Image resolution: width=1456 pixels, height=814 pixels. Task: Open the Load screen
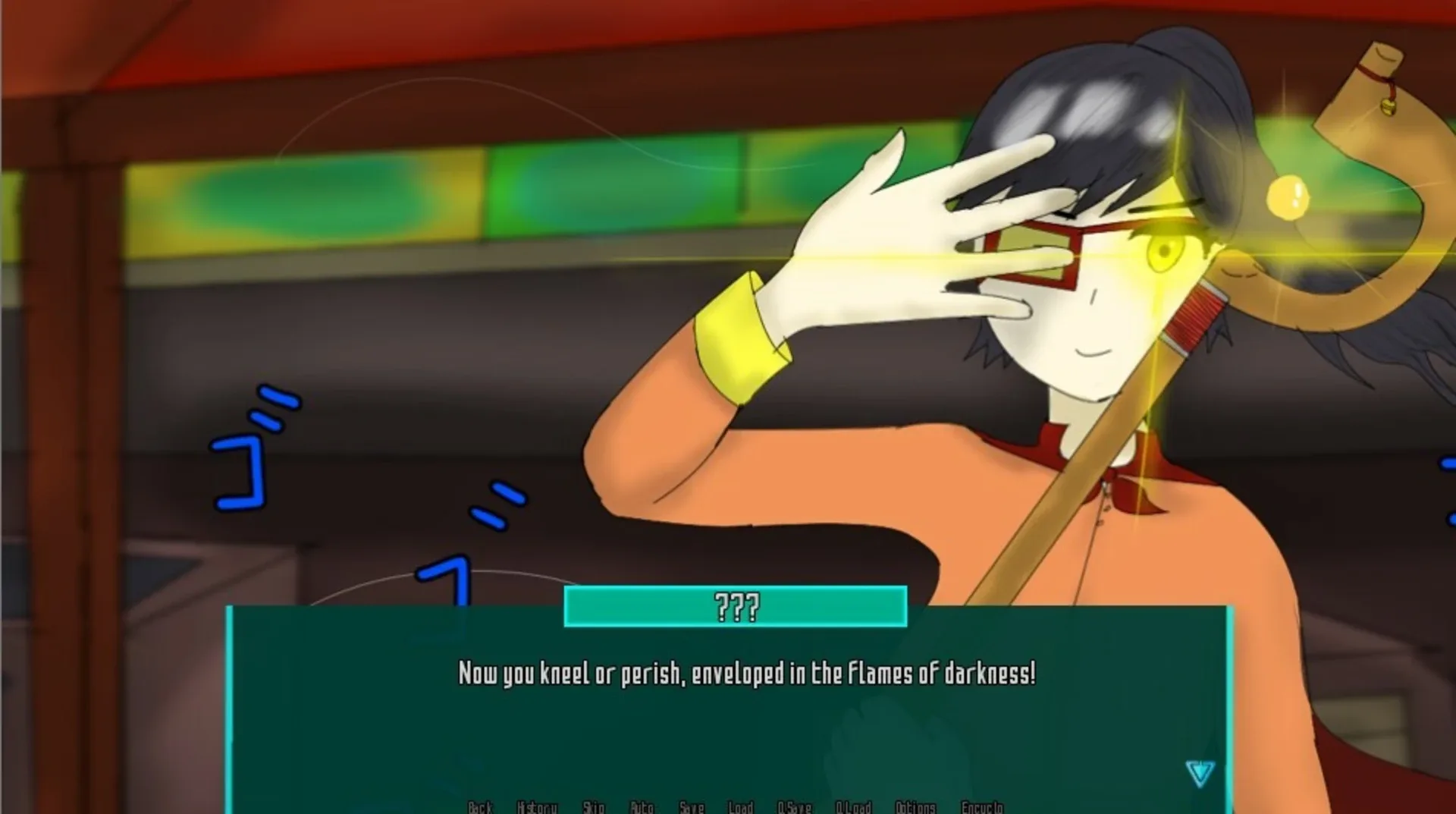[x=741, y=808]
